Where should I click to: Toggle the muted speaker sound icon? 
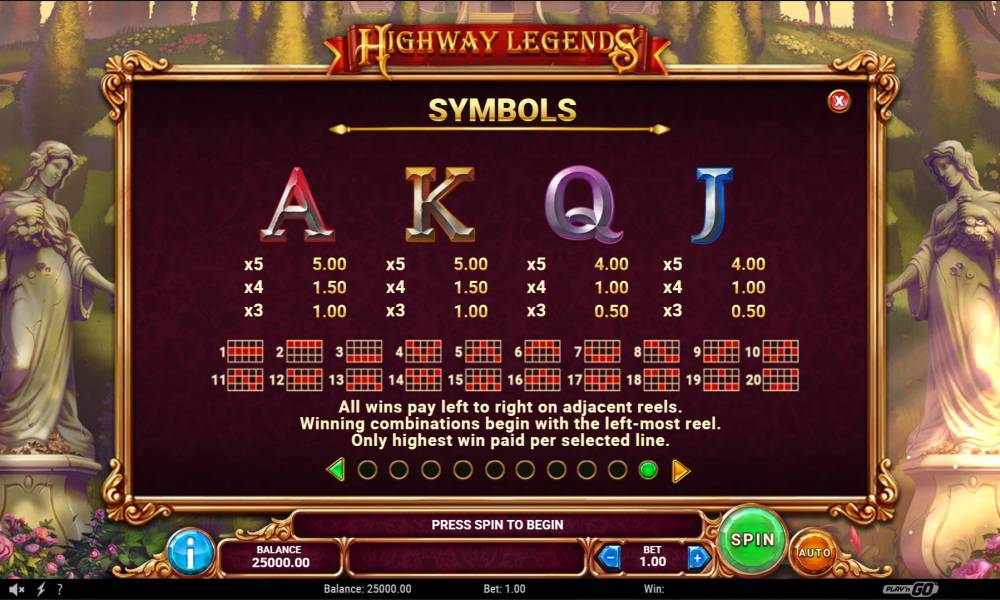(x=16, y=589)
